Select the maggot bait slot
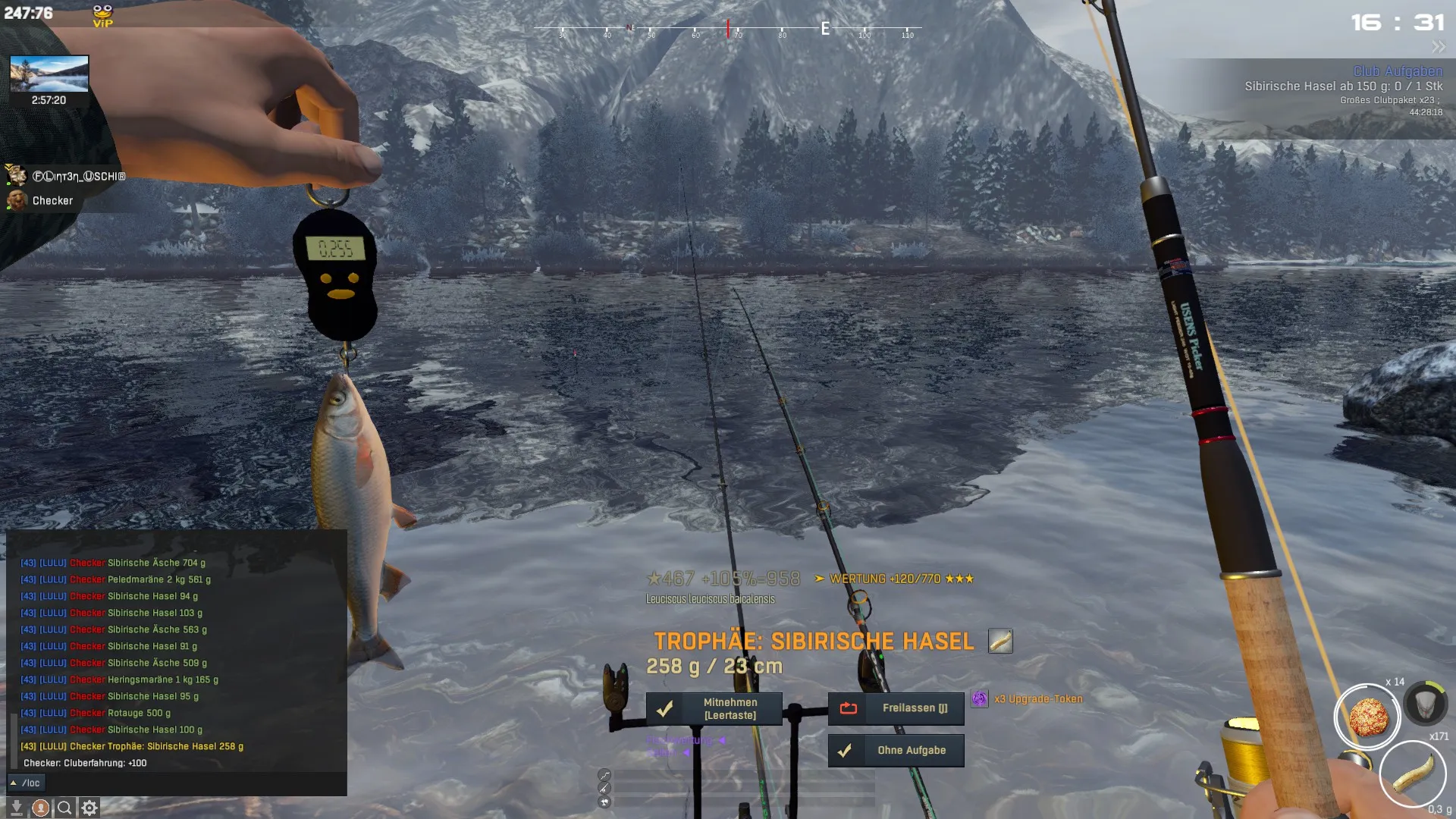Image resolution: width=1456 pixels, height=819 pixels. 1412,773
